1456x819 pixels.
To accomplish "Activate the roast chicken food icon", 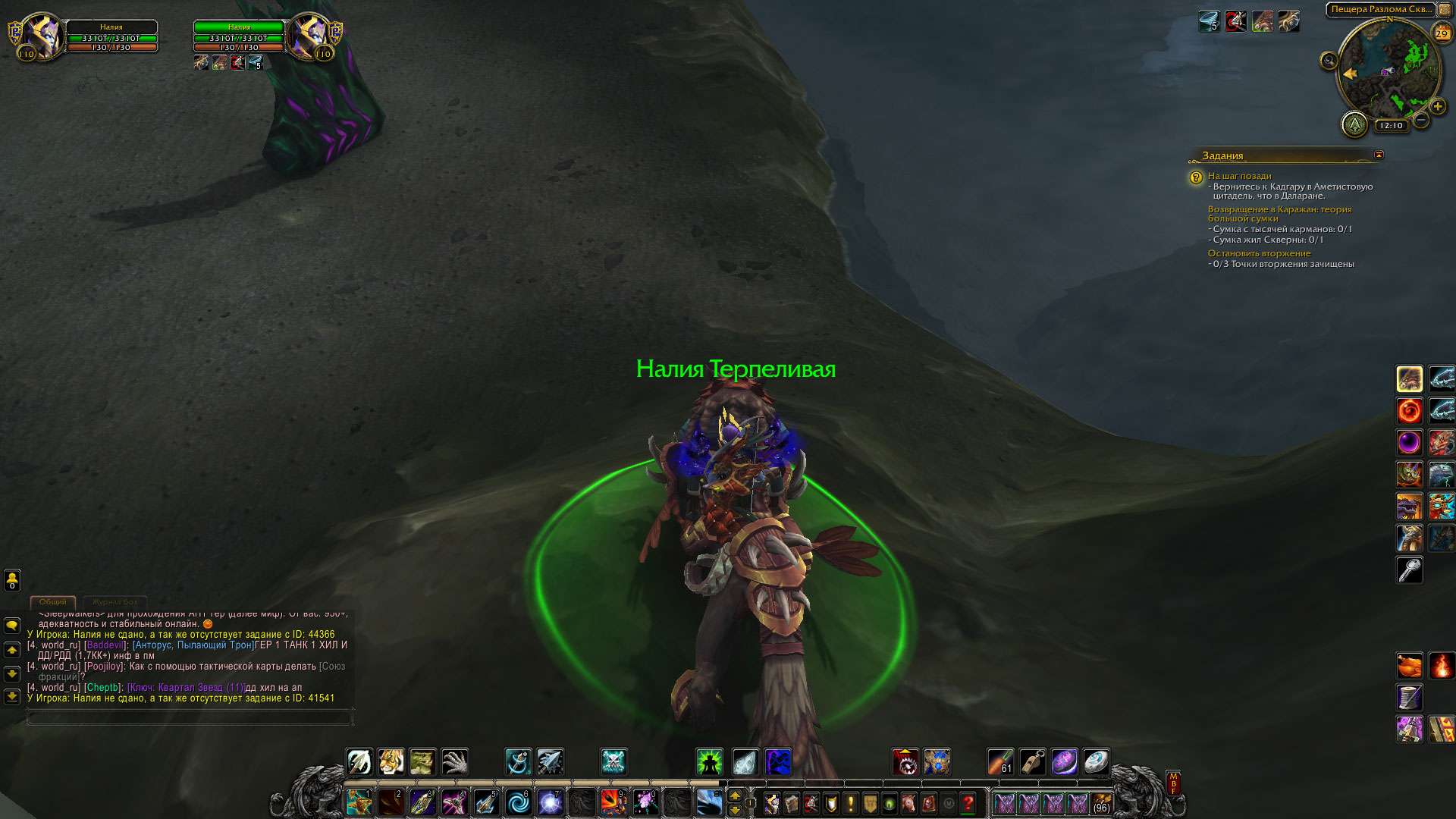I will [1410, 666].
